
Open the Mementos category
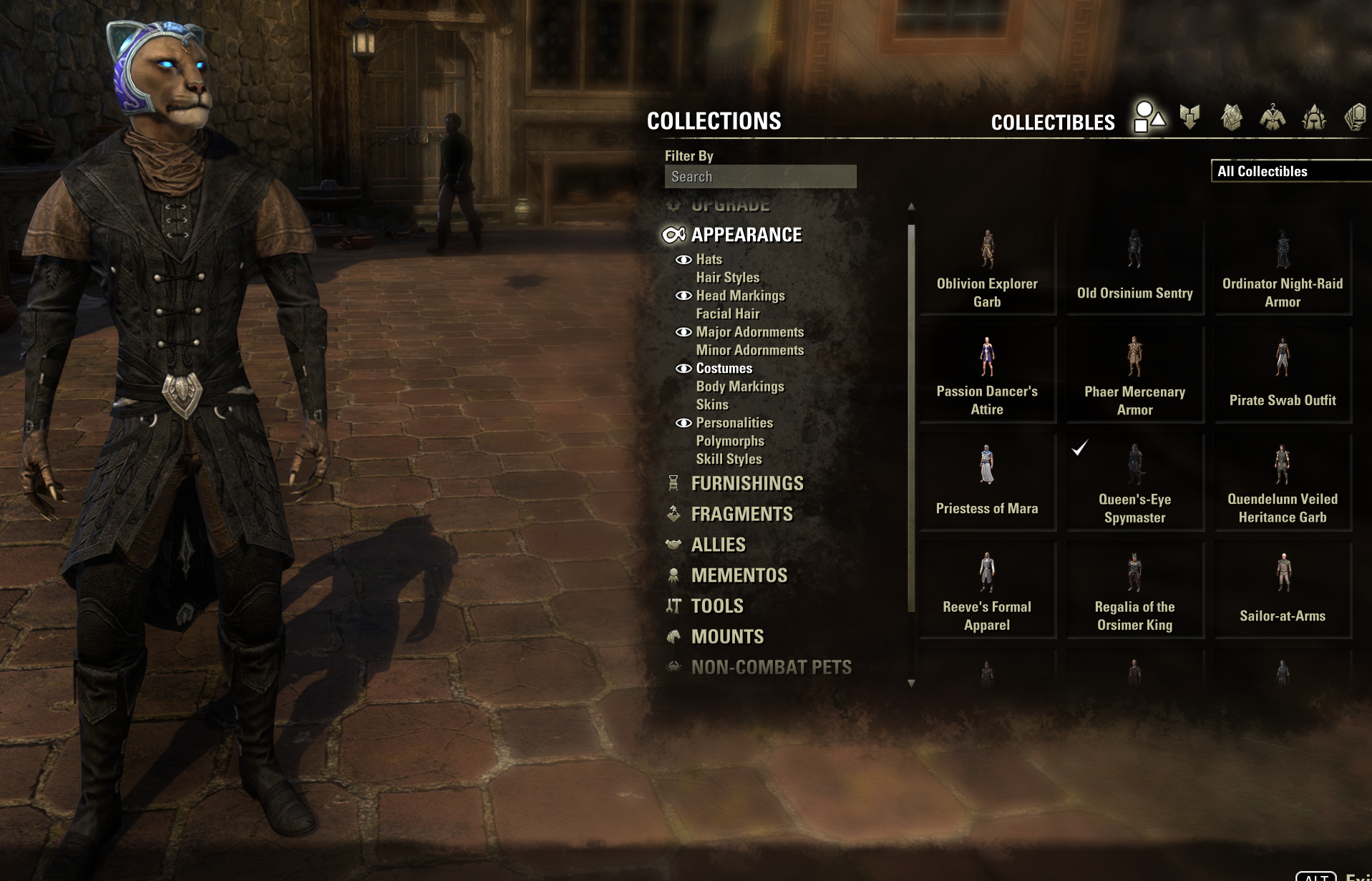(x=739, y=575)
